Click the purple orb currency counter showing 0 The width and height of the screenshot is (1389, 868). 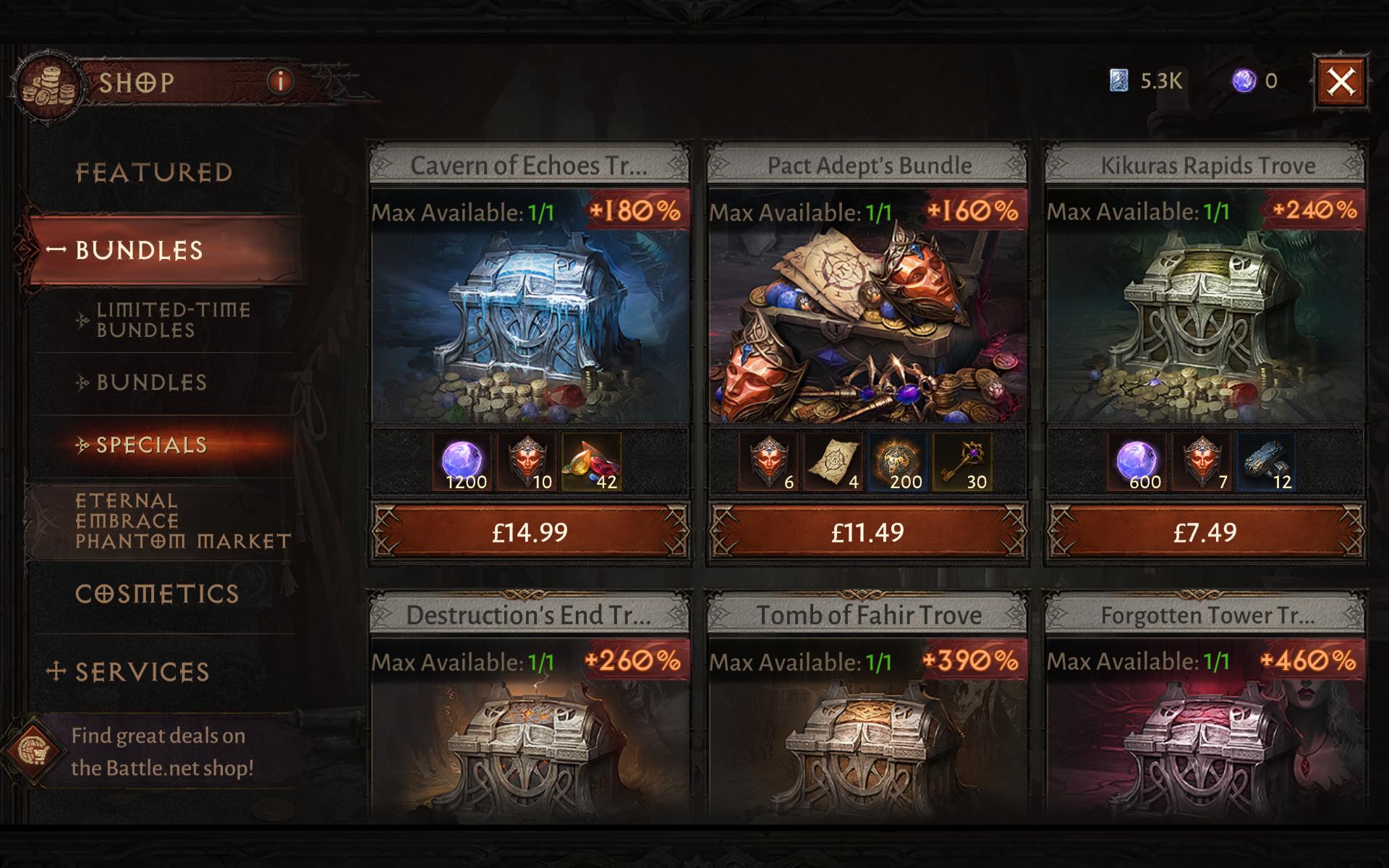[x=1243, y=81]
